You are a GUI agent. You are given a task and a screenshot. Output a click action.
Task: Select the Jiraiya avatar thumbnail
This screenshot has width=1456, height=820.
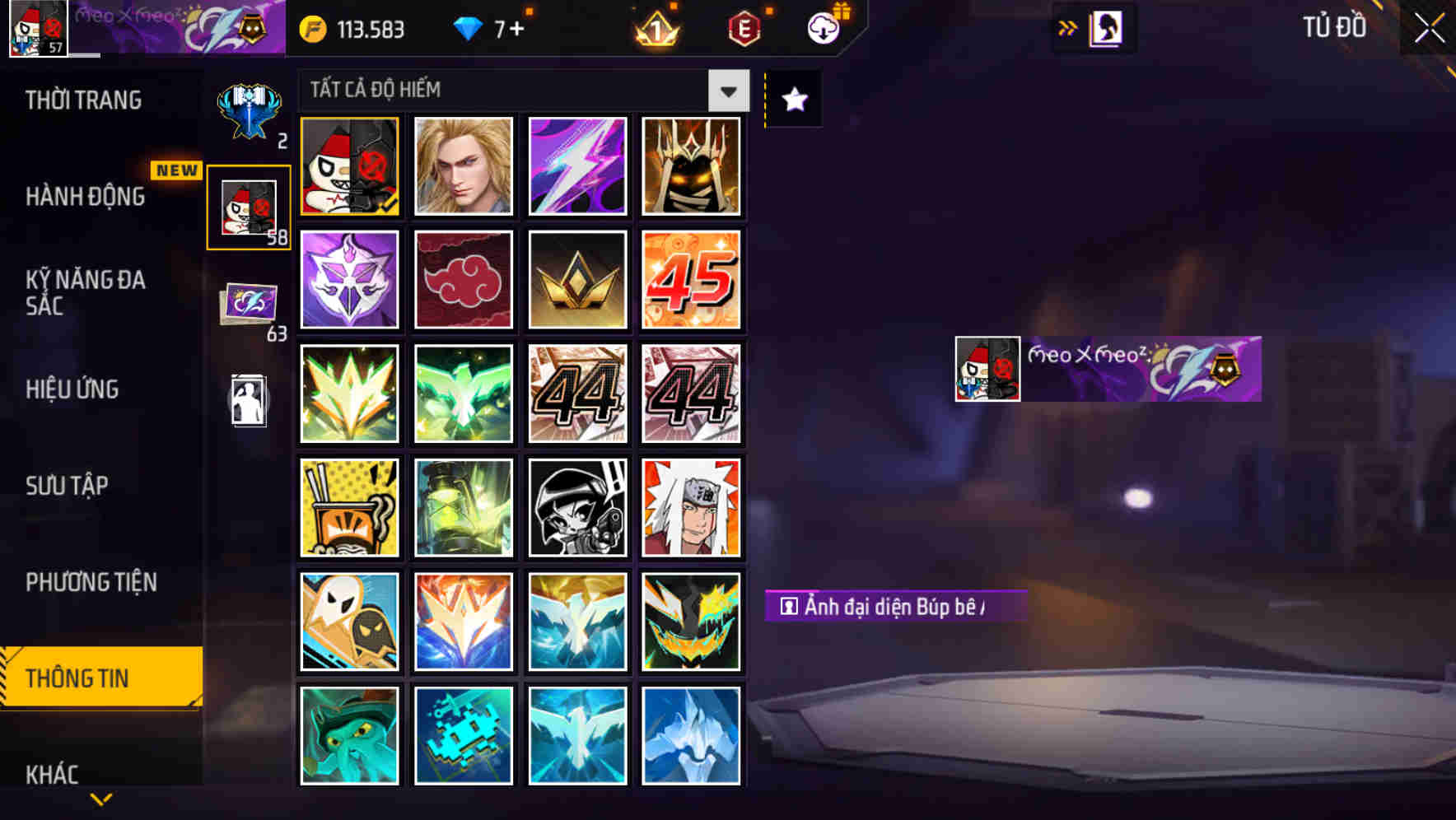(x=692, y=506)
